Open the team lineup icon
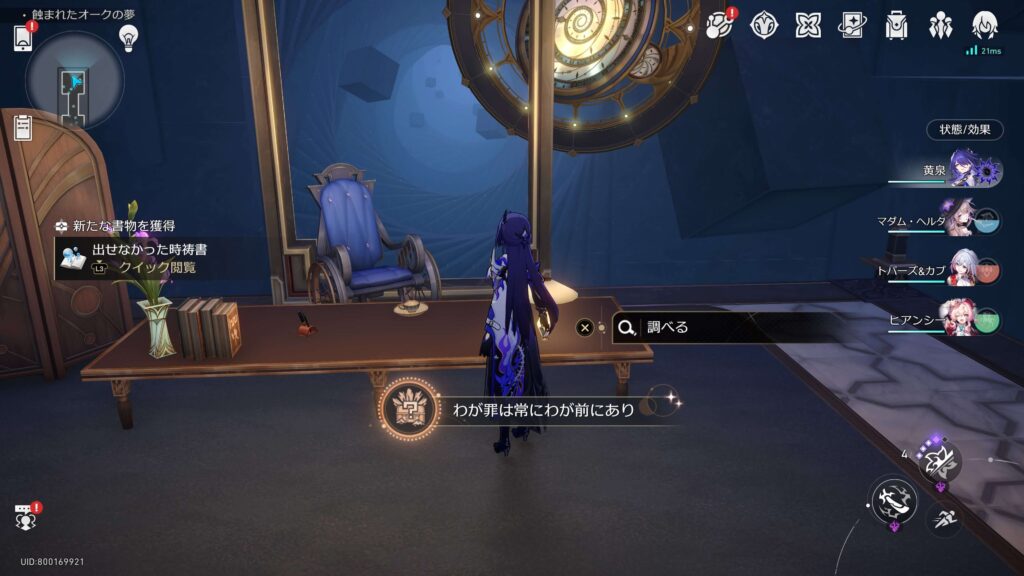This screenshot has height=576, width=1024. (x=940, y=25)
